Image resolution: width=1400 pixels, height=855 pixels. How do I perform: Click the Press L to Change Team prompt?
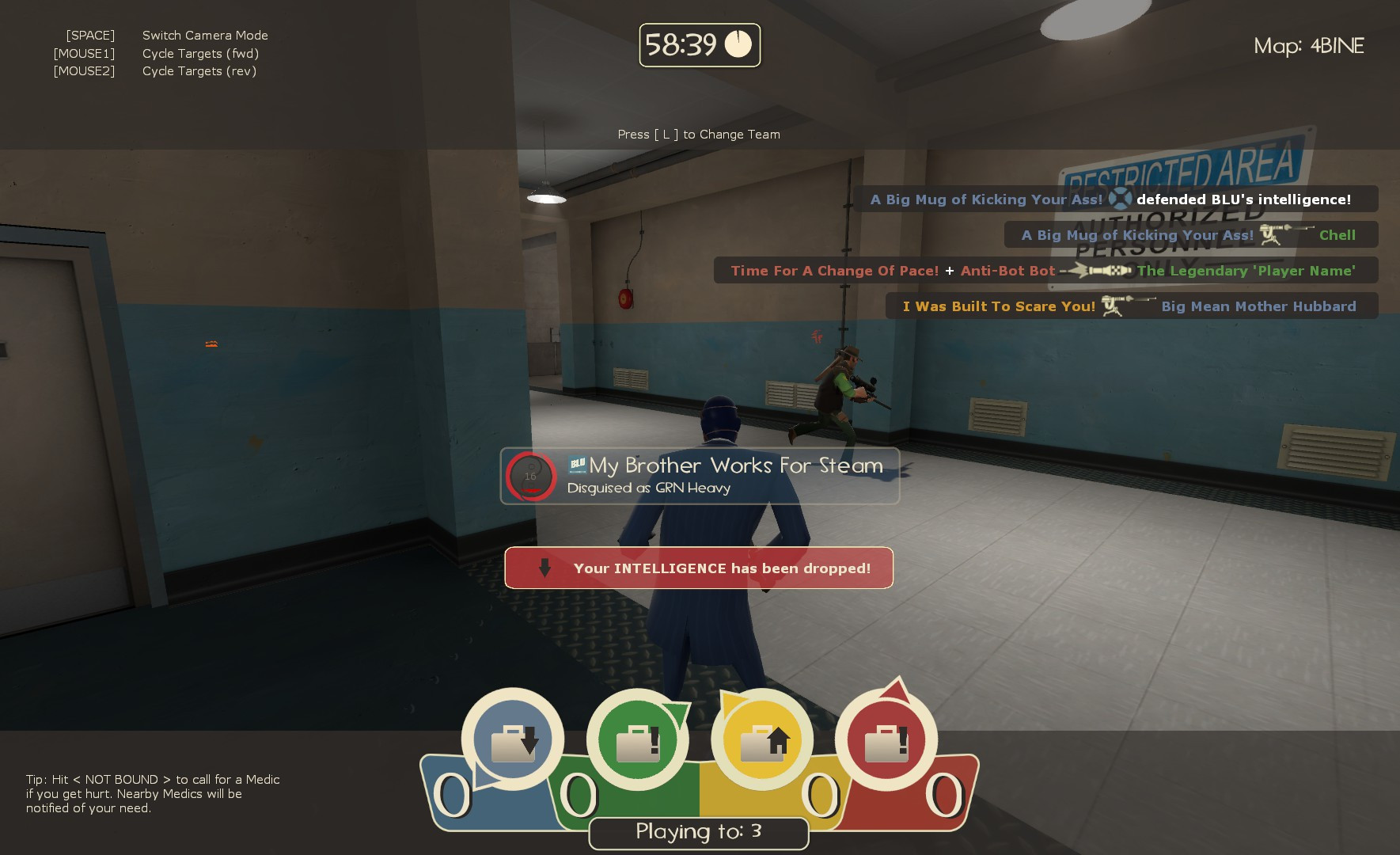[698, 134]
